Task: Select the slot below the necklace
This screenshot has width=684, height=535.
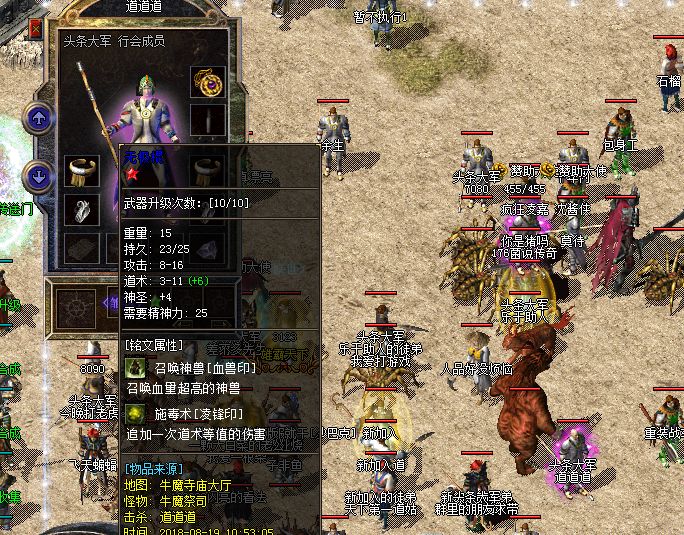Action: click(x=208, y=120)
